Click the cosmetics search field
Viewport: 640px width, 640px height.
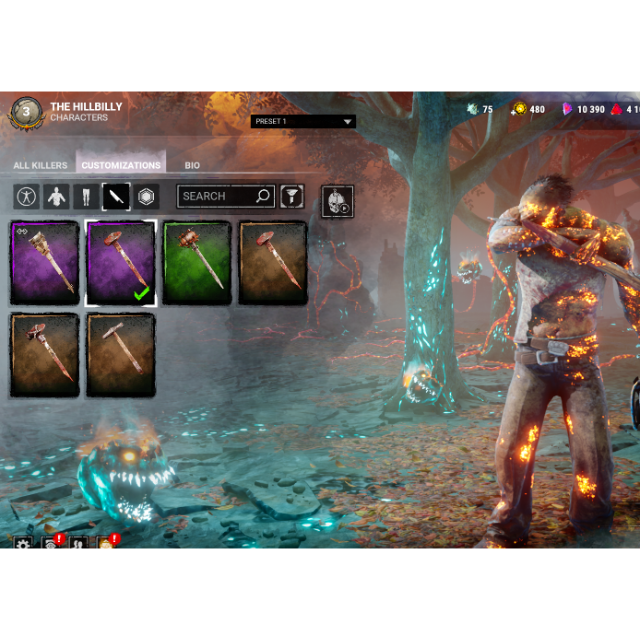click(x=216, y=197)
